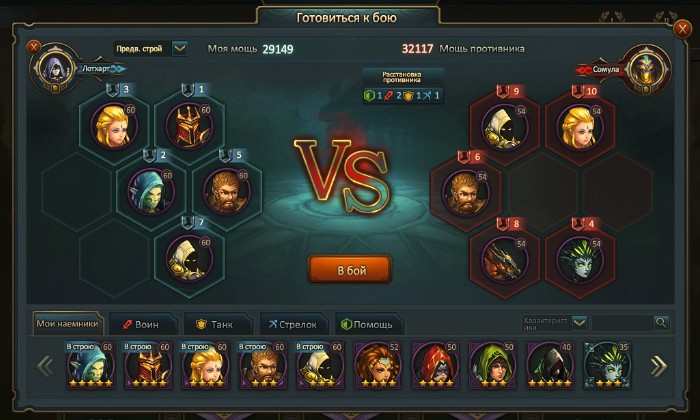Viewport: 700px width, 420px height.
Task: Select the 'Мои наемники' tab
Action: pos(70,323)
